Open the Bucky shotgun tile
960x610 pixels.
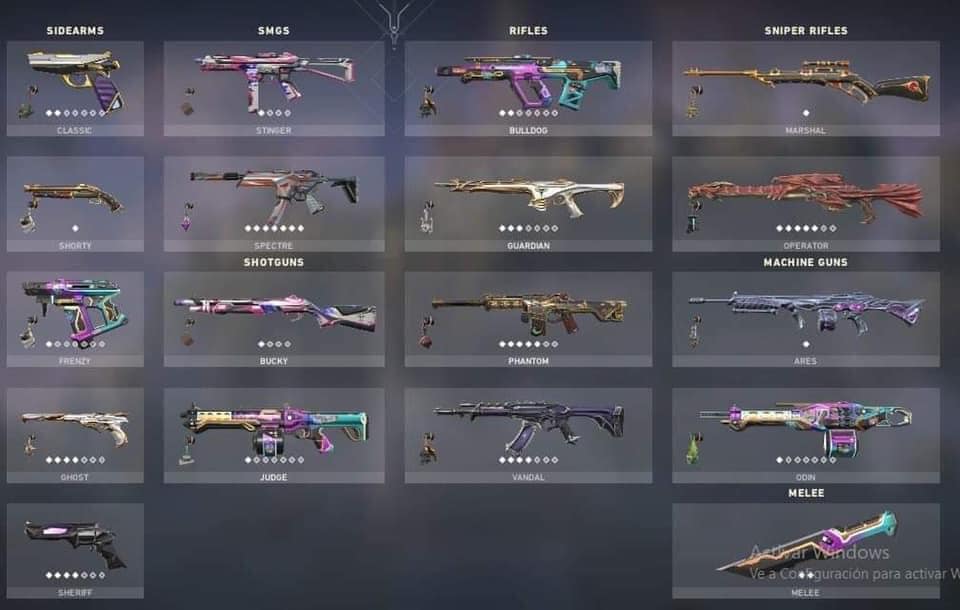click(x=273, y=318)
